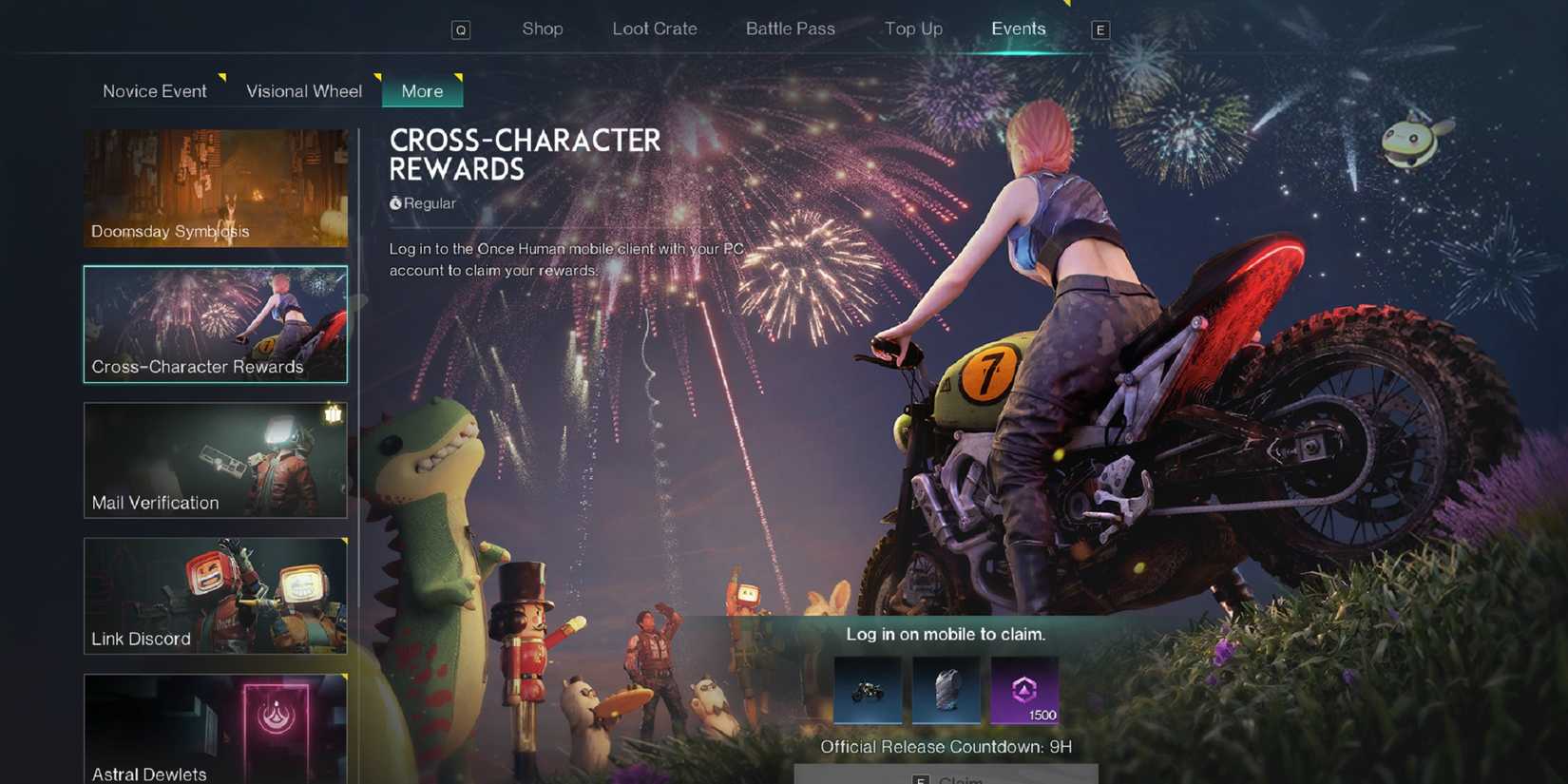Click the gift box icon on Mail Verification
Screen dimensions: 1568x784
click(334, 412)
